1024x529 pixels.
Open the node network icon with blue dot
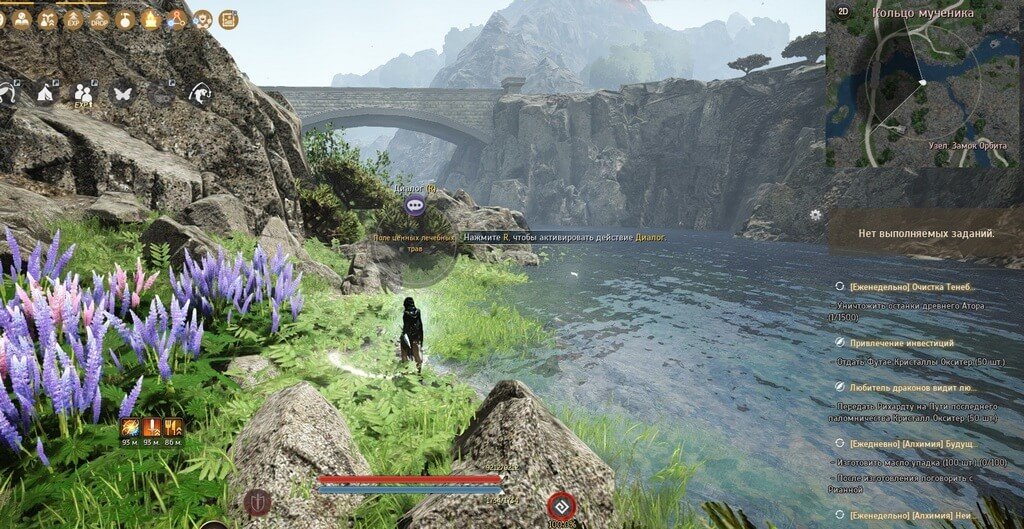point(177,19)
